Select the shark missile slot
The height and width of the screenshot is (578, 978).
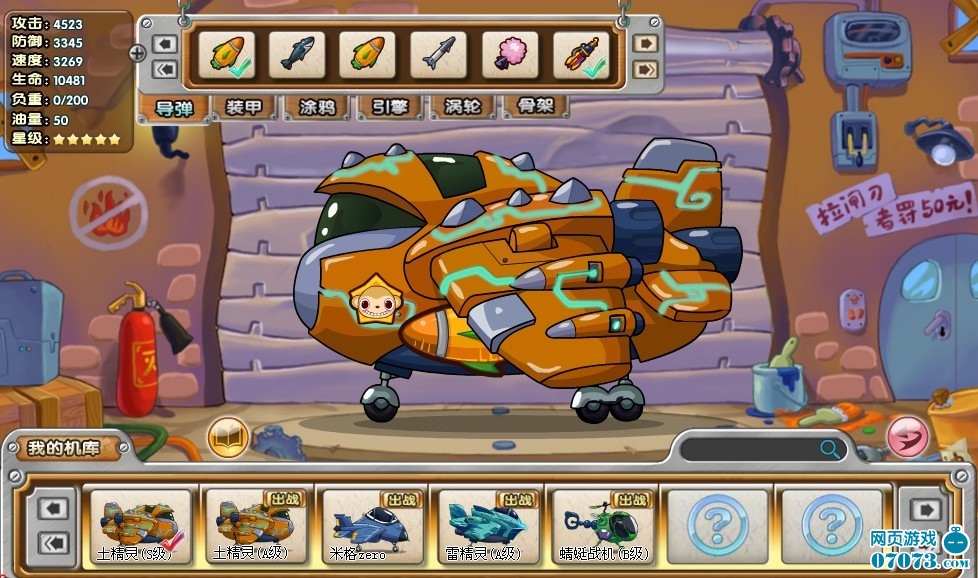point(297,54)
